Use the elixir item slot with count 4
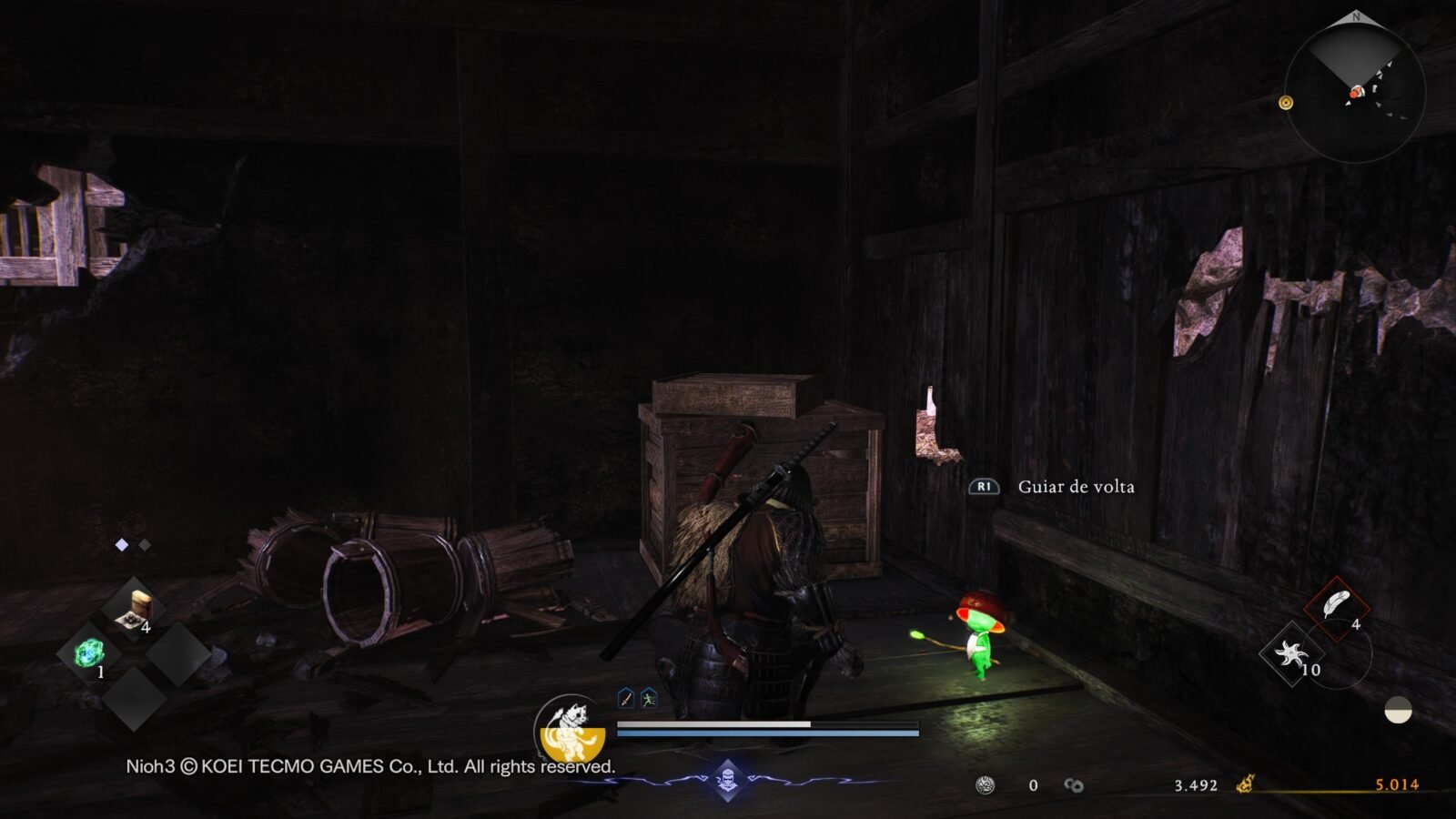The width and height of the screenshot is (1456, 819). [135, 610]
